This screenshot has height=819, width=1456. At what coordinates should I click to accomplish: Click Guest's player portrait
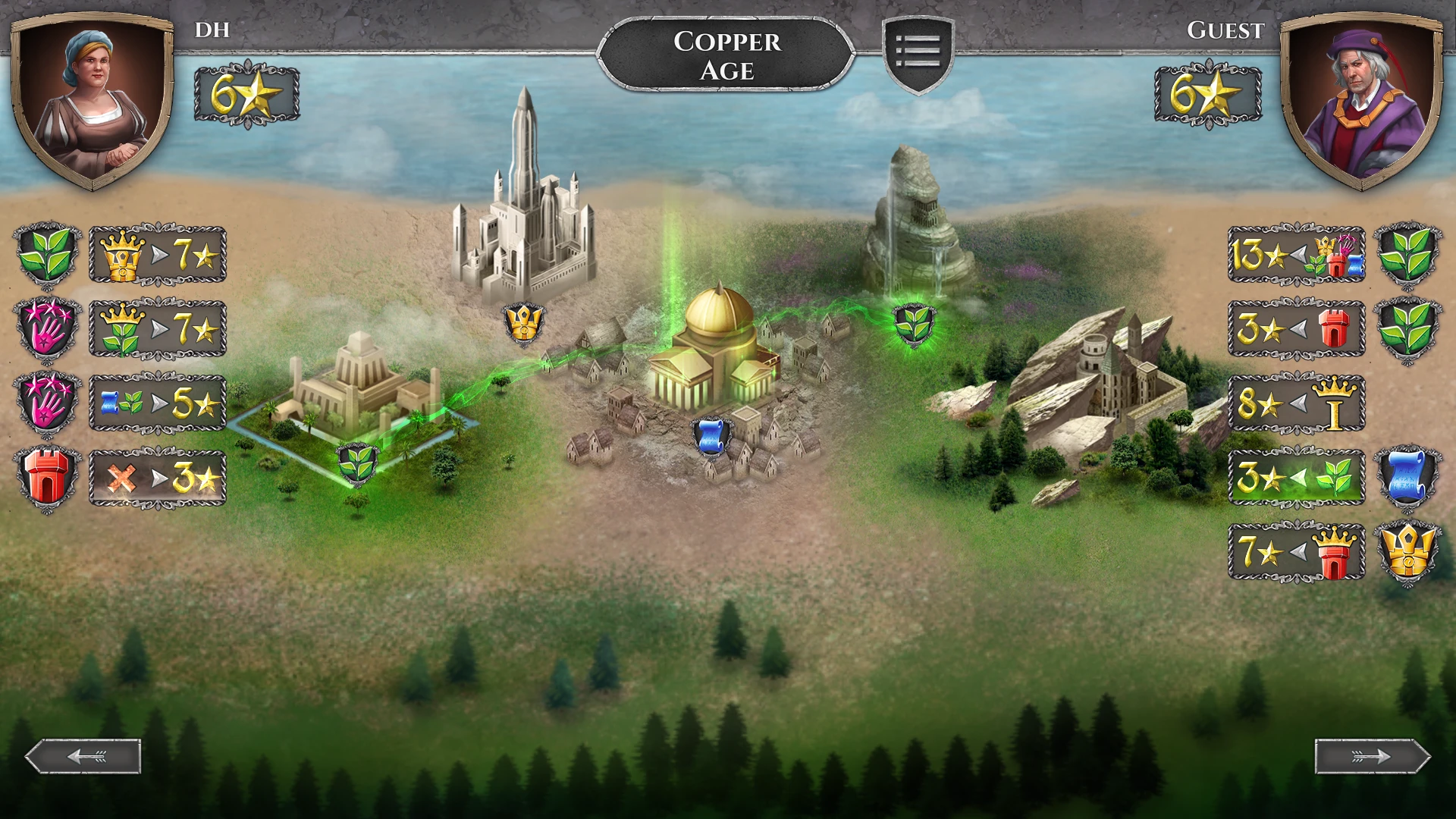1362,99
